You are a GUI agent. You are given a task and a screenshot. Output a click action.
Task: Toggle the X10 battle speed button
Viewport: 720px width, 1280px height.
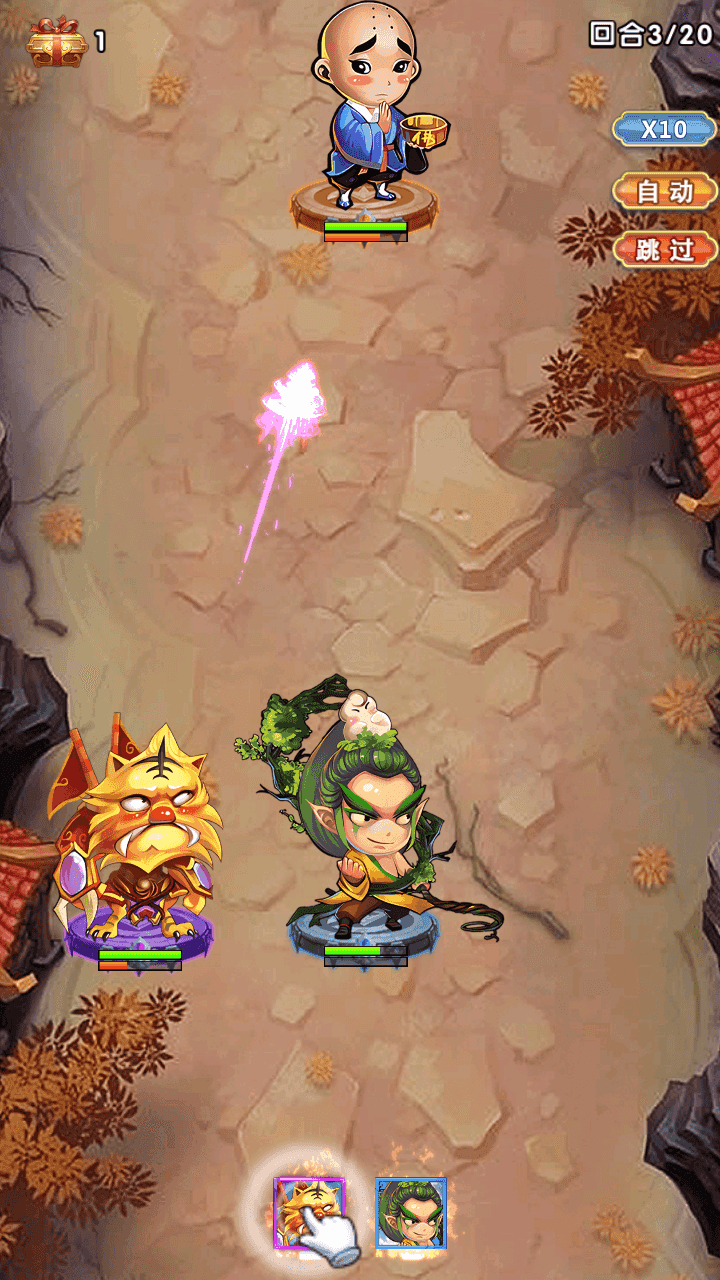664,129
